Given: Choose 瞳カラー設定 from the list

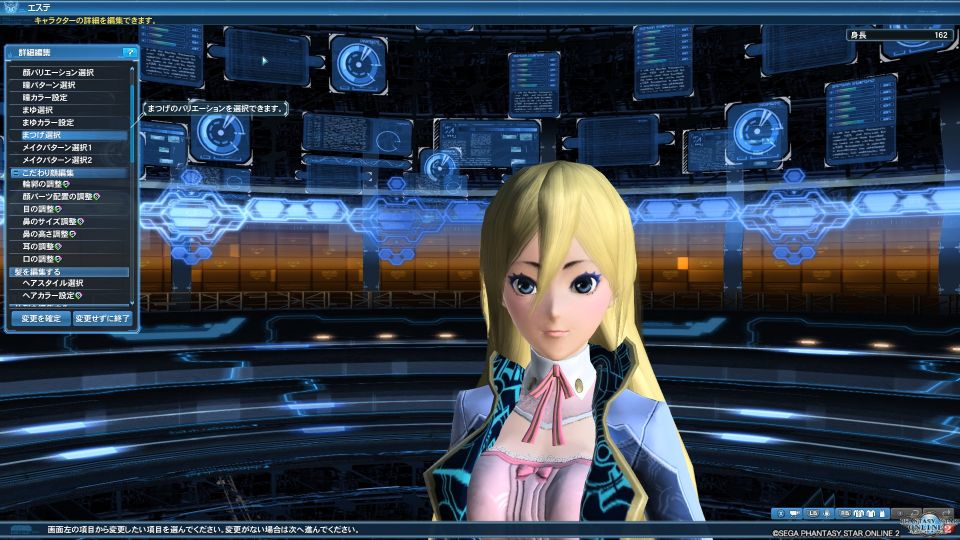Looking at the screenshot, I should click(x=46, y=98).
